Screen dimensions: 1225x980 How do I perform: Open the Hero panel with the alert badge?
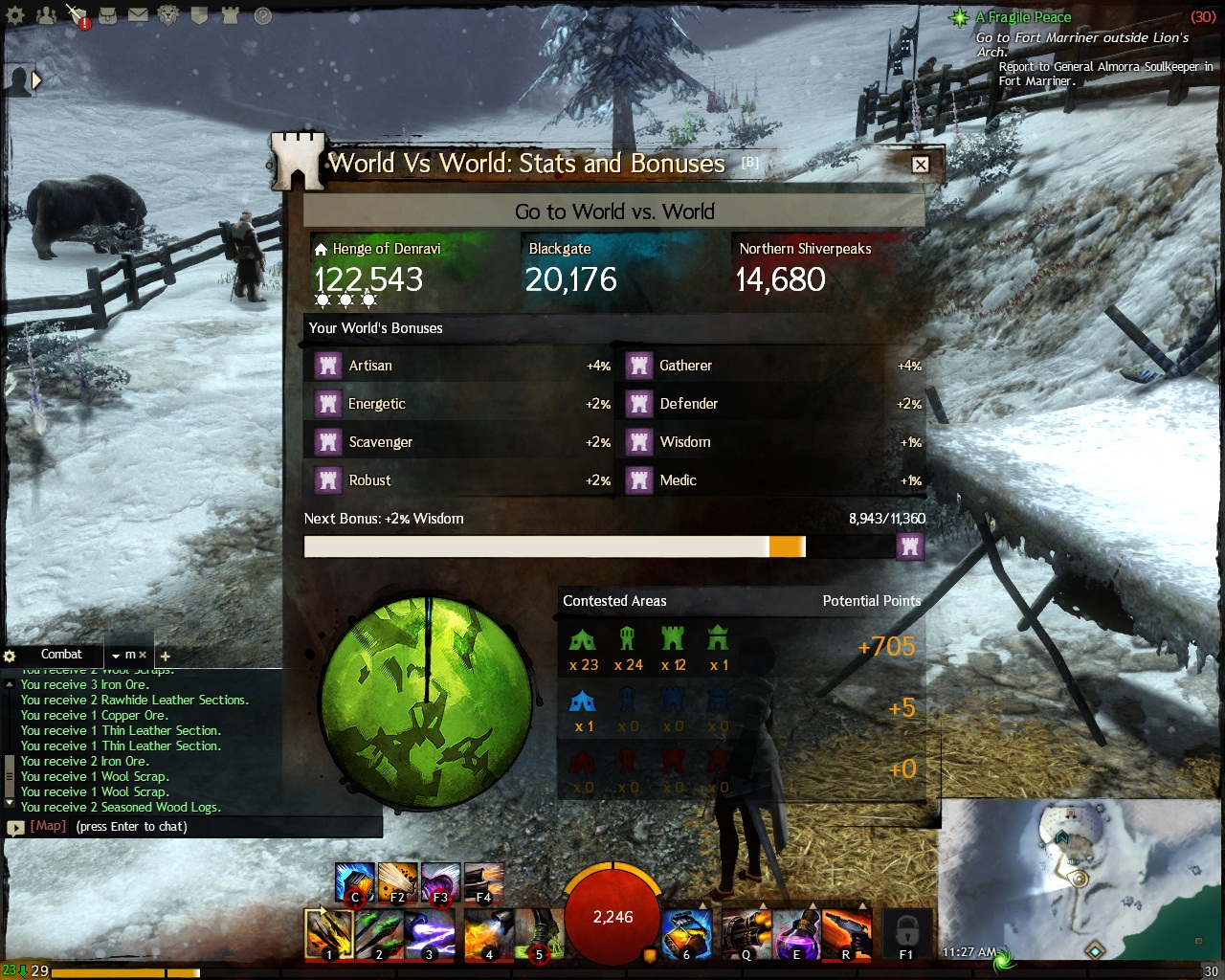pyautogui.click(x=77, y=15)
